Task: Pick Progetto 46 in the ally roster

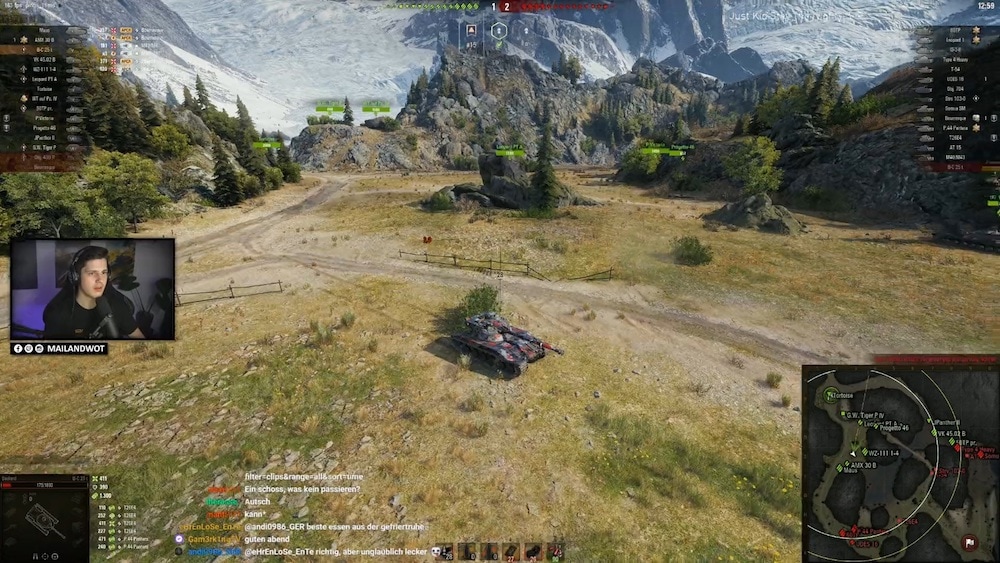Action: [44, 127]
